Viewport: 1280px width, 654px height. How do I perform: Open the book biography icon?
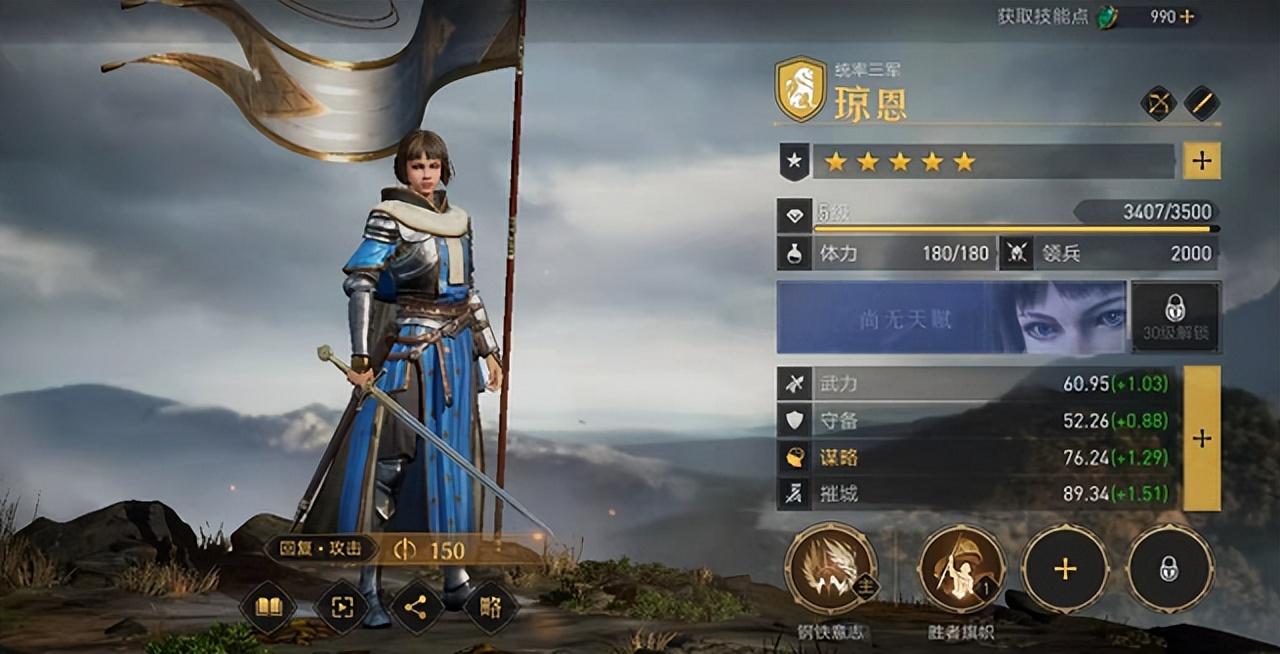268,607
